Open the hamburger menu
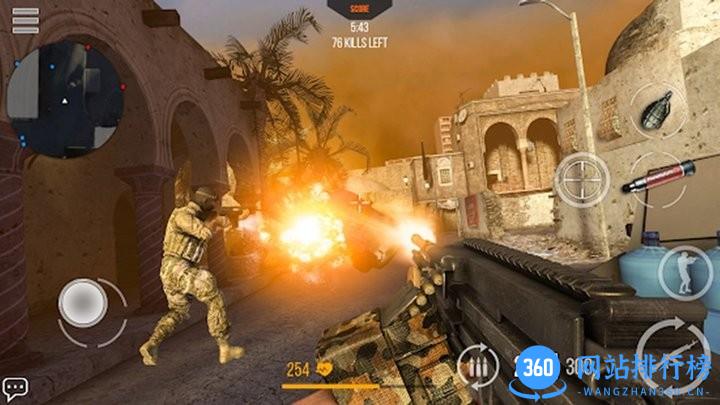The height and width of the screenshot is (405, 720). click(25, 21)
